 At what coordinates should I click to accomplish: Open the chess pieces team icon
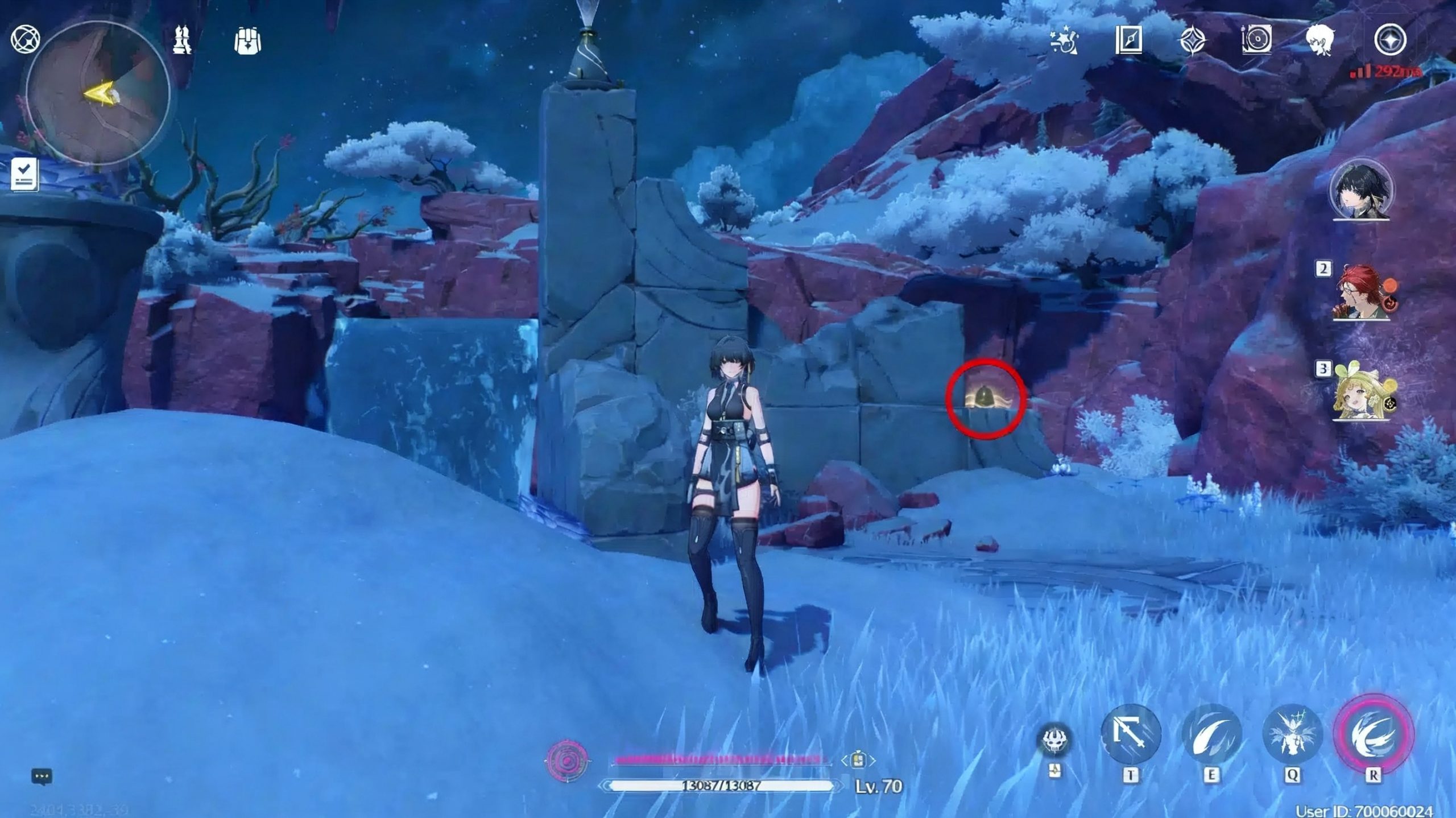point(182,40)
